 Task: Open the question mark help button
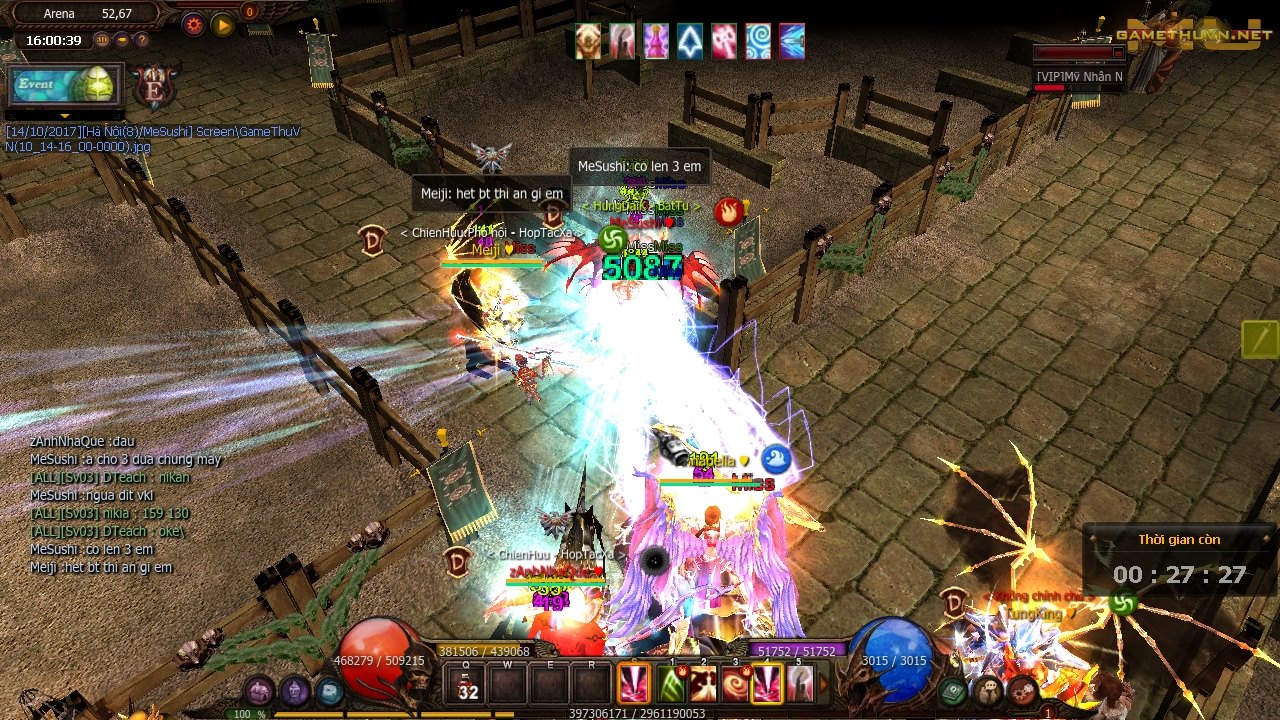coord(142,40)
